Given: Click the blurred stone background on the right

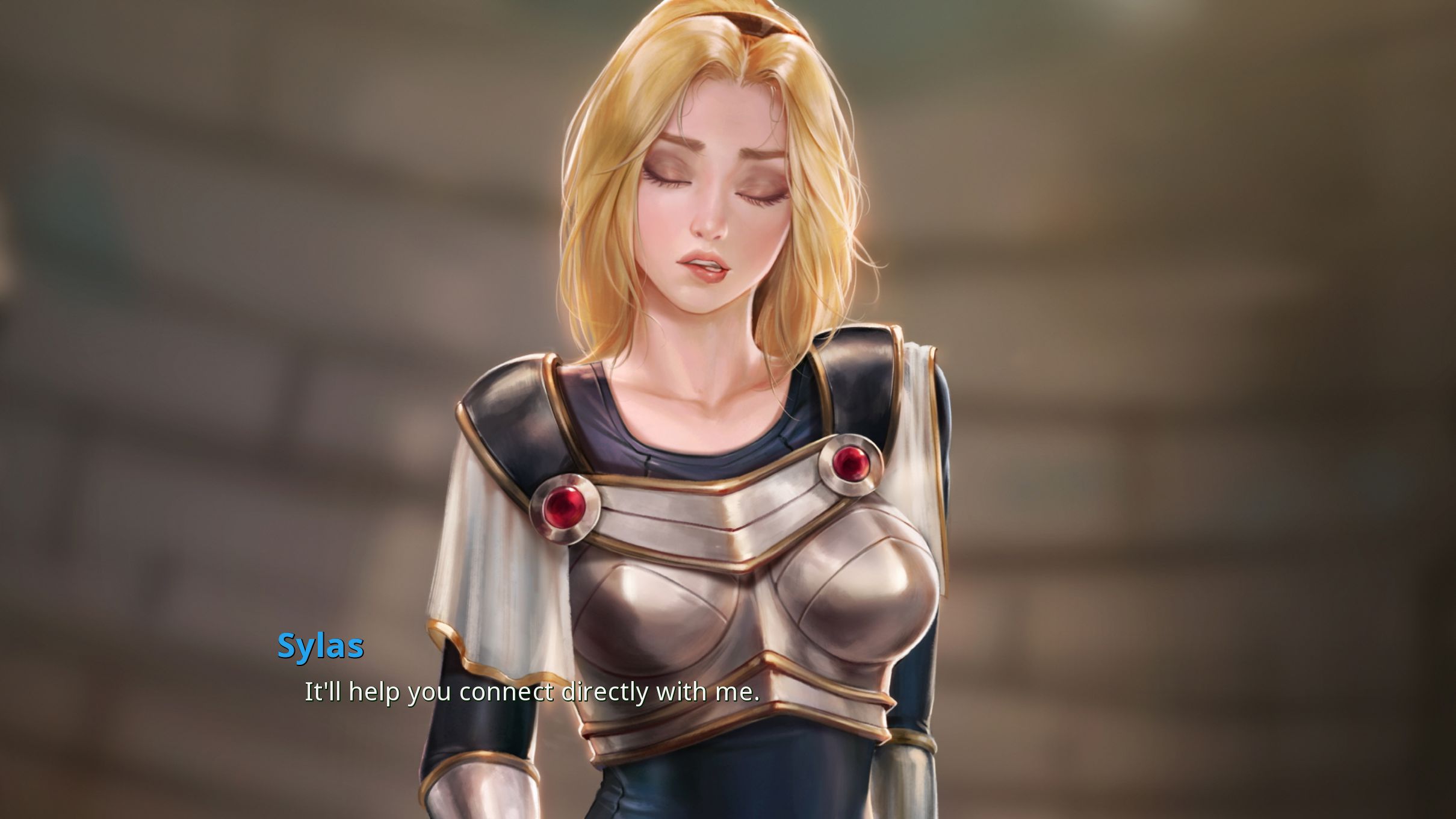Looking at the screenshot, I should point(1264,241).
